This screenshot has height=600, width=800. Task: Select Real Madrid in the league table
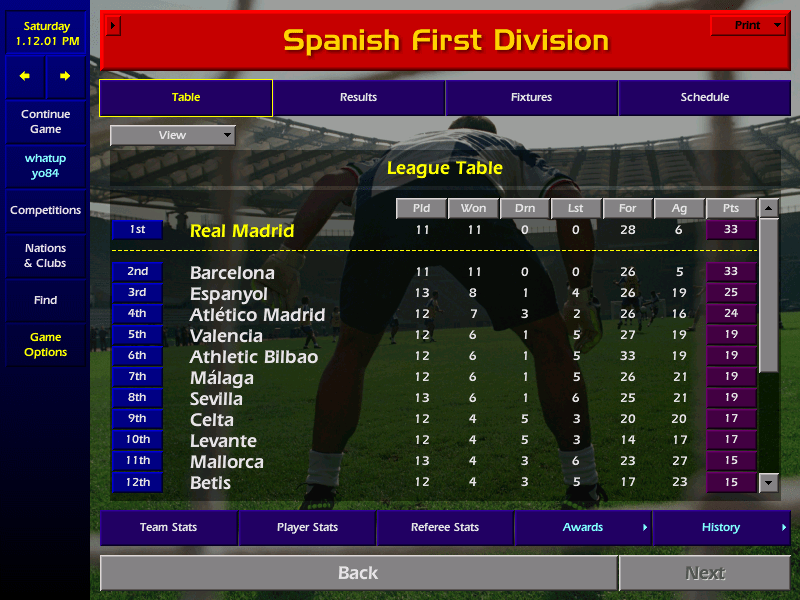click(242, 231)
